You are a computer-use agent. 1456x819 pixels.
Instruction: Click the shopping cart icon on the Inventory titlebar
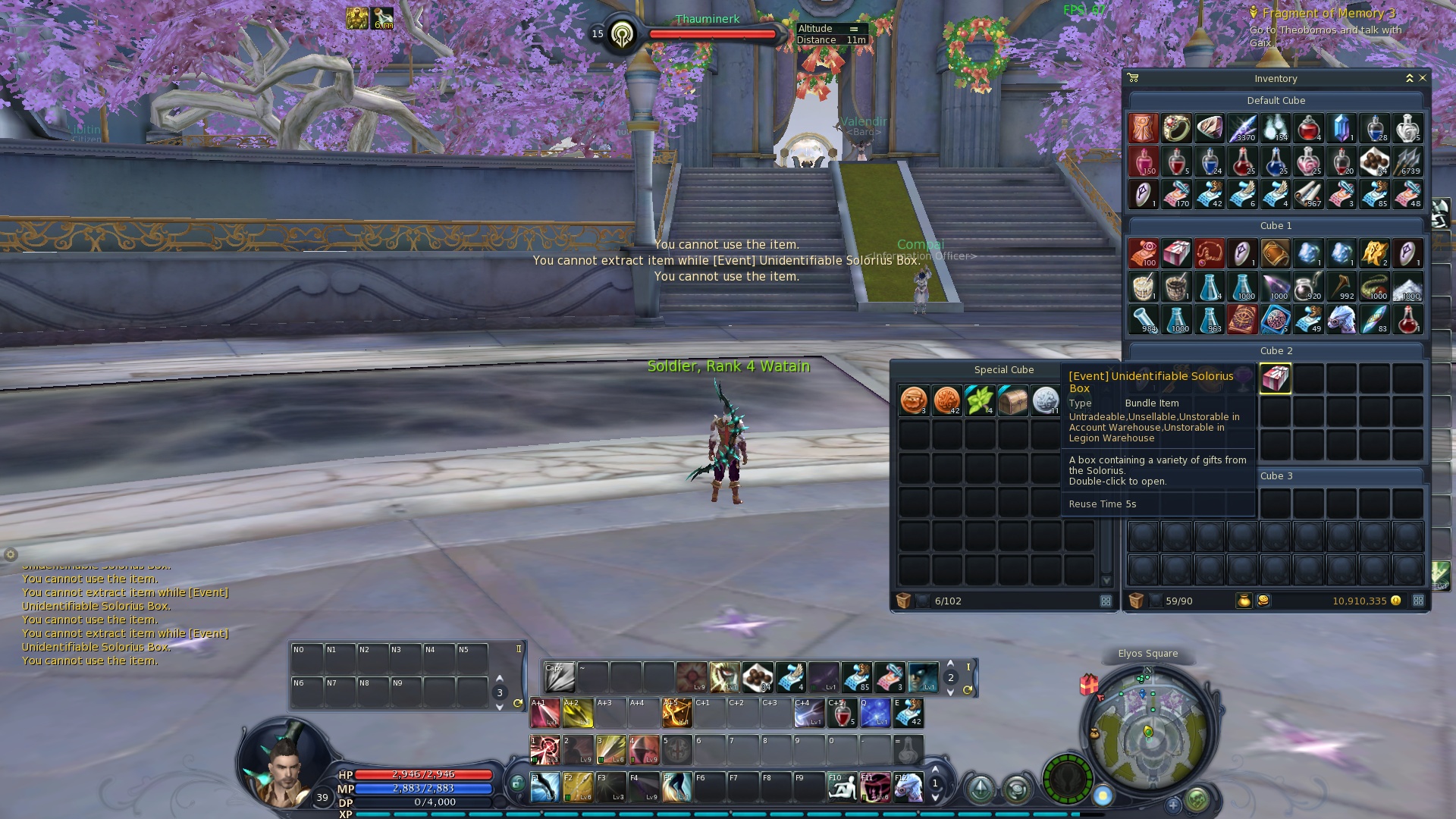coord(1133,78)
